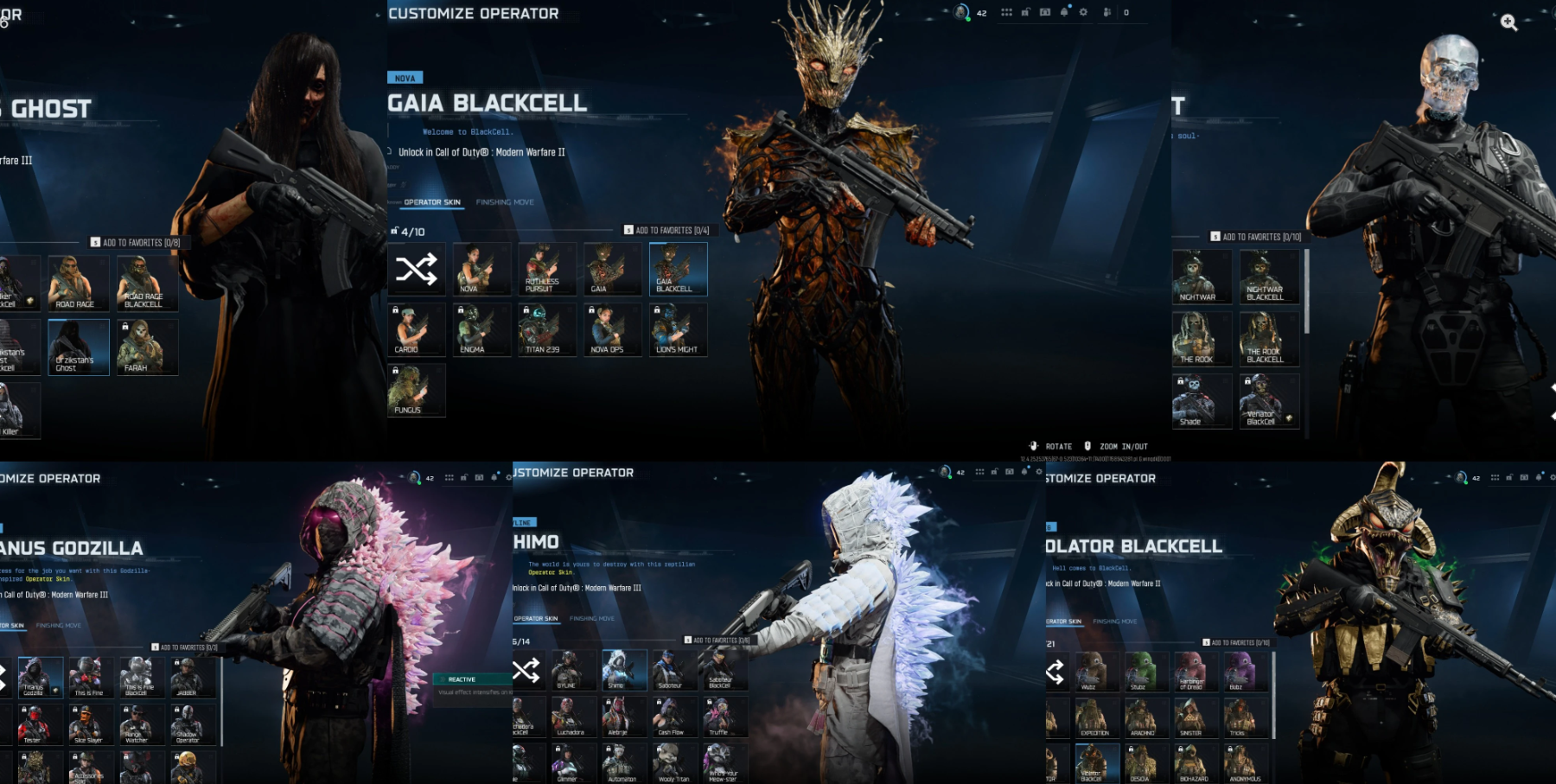Open the social channels icon near the CP counter
This screenshot has height=784, width=1556.
coord(1106,12)
